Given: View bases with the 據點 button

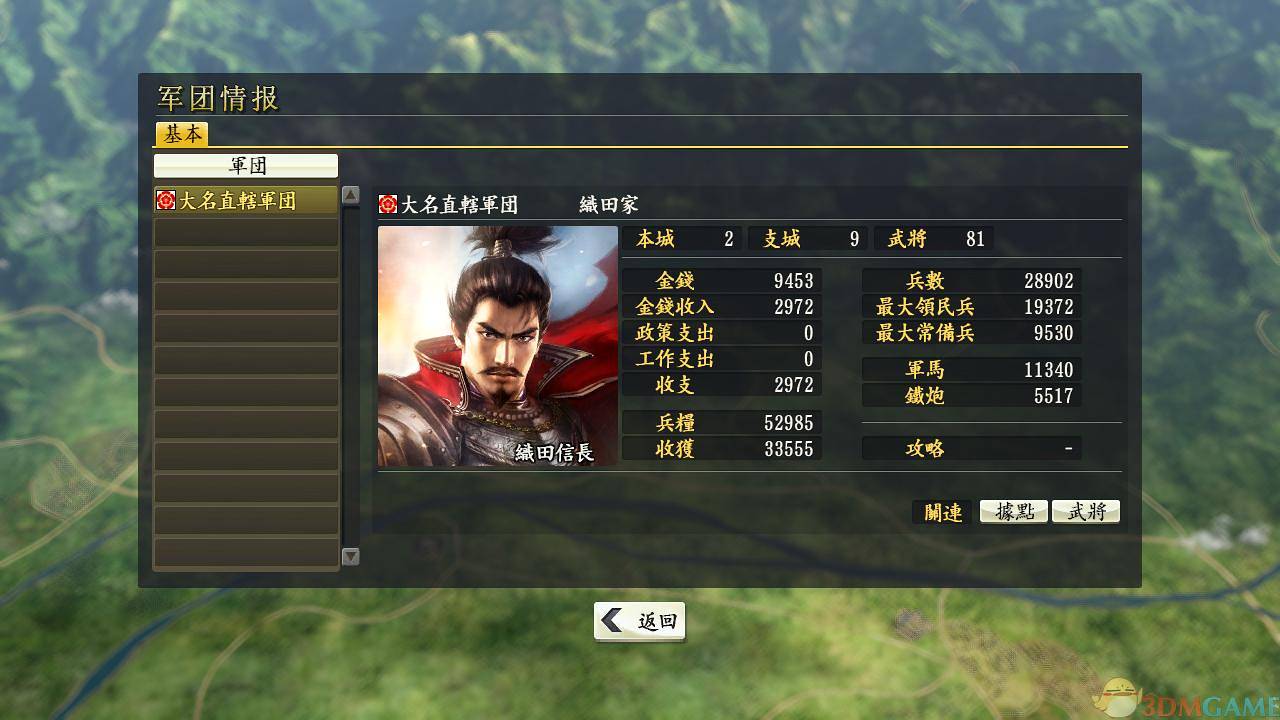Looking at the screenshot, I should pyautogui.click(x=1013, y=511).
